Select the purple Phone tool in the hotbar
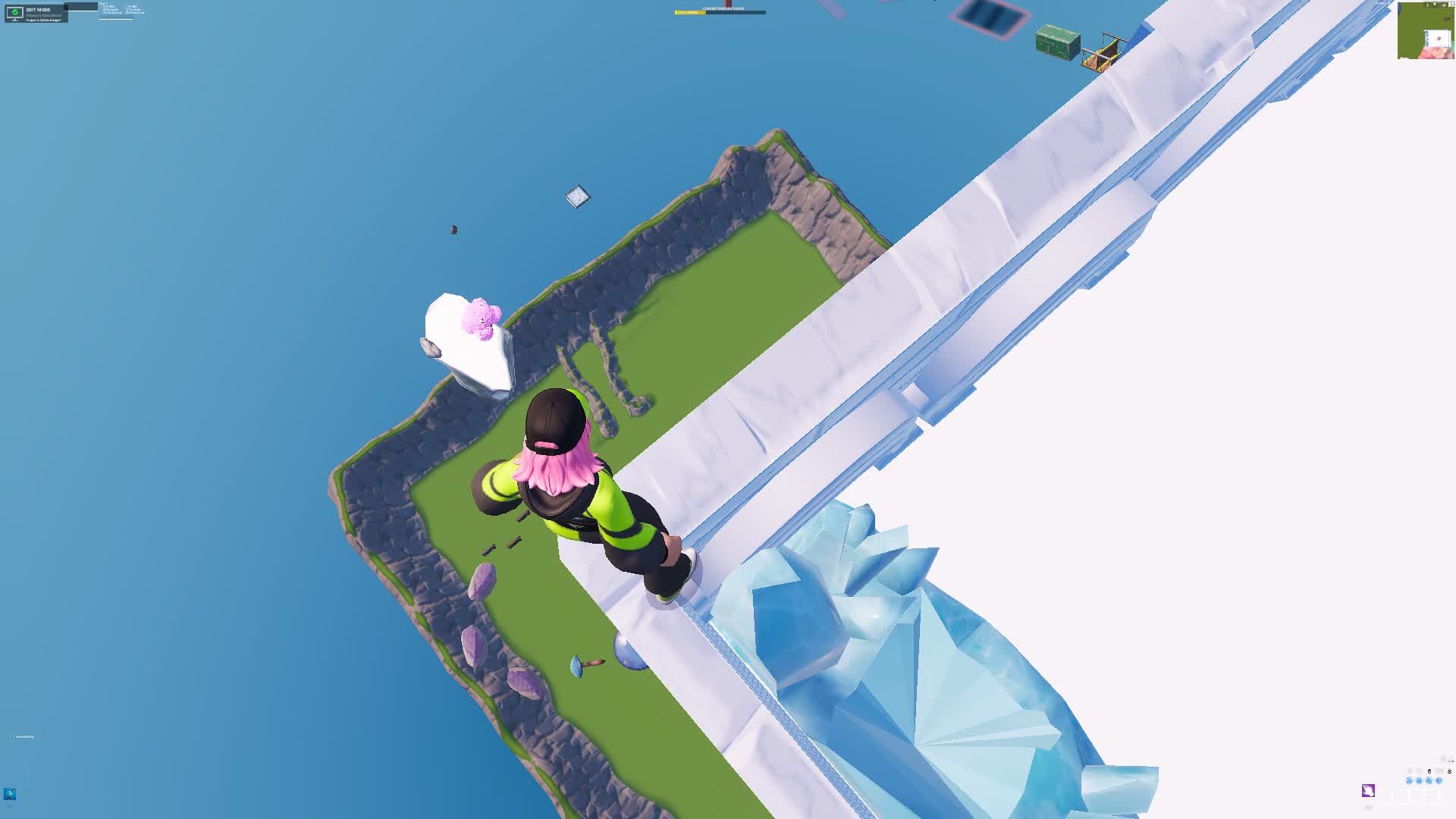Image resolution: width=1456 pixels, height=819 pixels. click(x=1369, y=791)
